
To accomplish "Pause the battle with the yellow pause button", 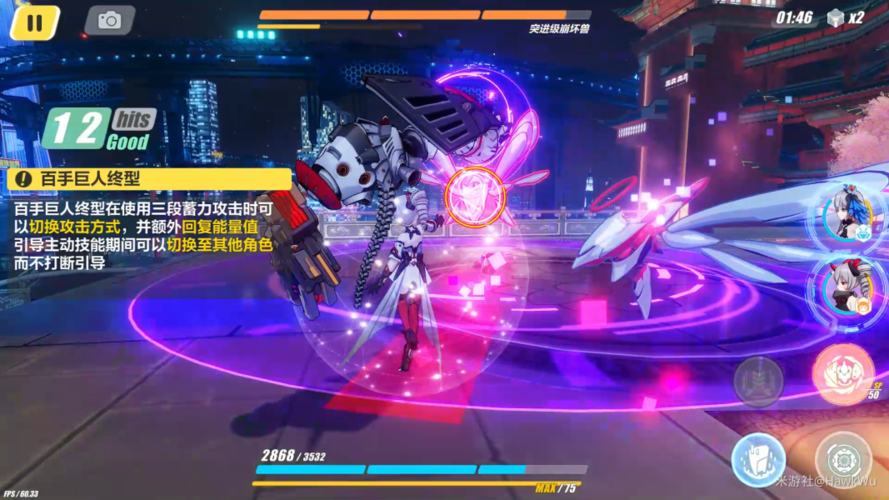I will [34, 21].
